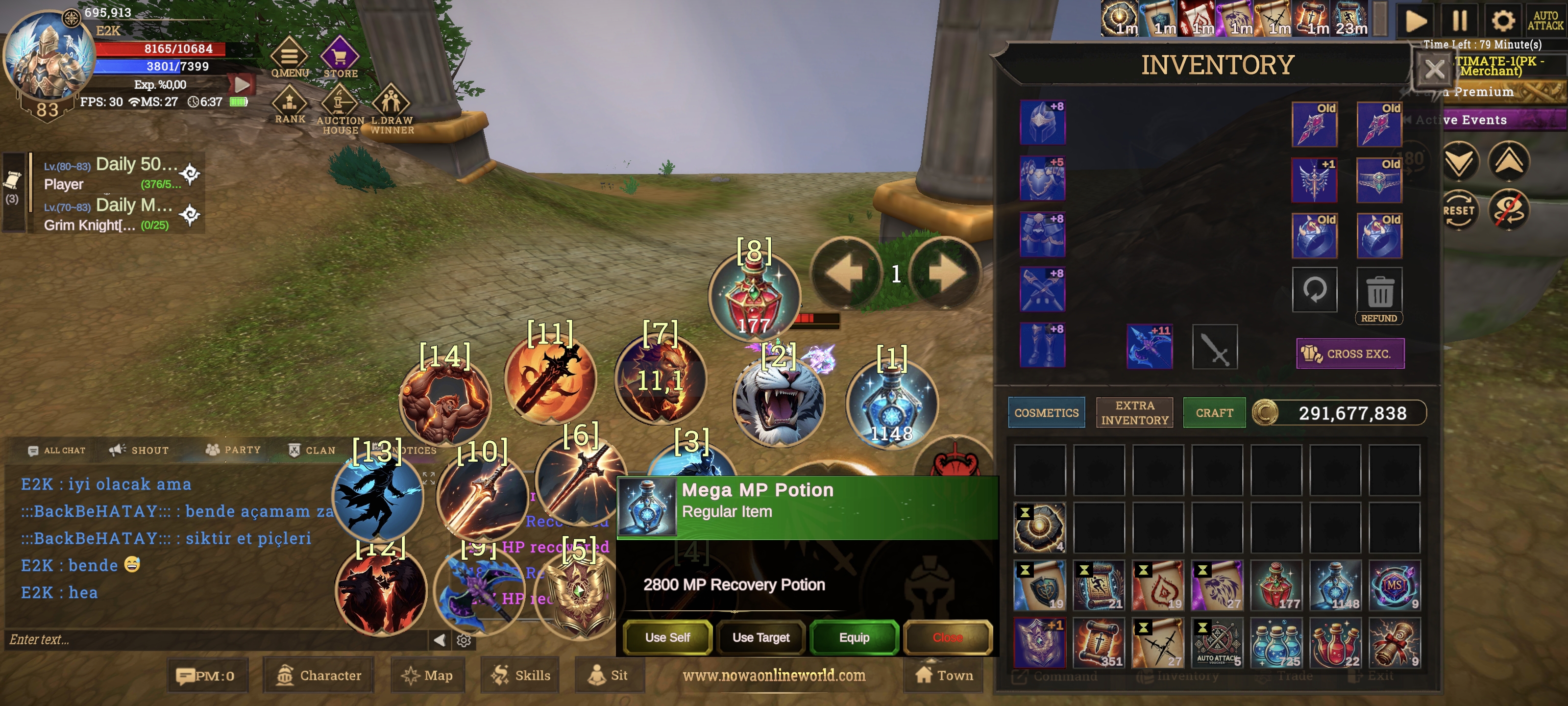The width and height of the screenshot is (1568, 706).
Task: Open the Cross Exc. exchange
Action: tap(1349, 353)
